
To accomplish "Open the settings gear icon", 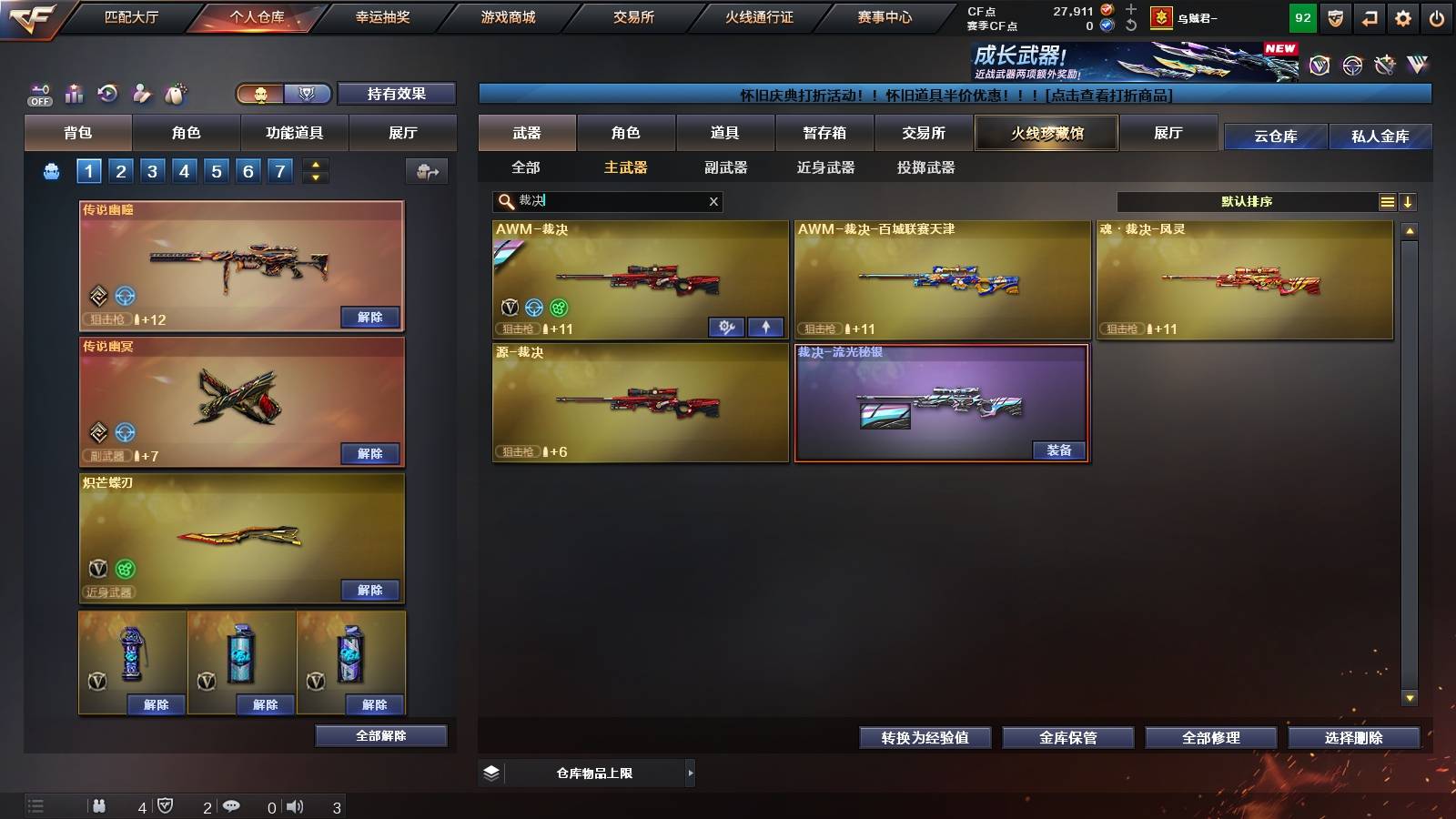I will 1402,16.
